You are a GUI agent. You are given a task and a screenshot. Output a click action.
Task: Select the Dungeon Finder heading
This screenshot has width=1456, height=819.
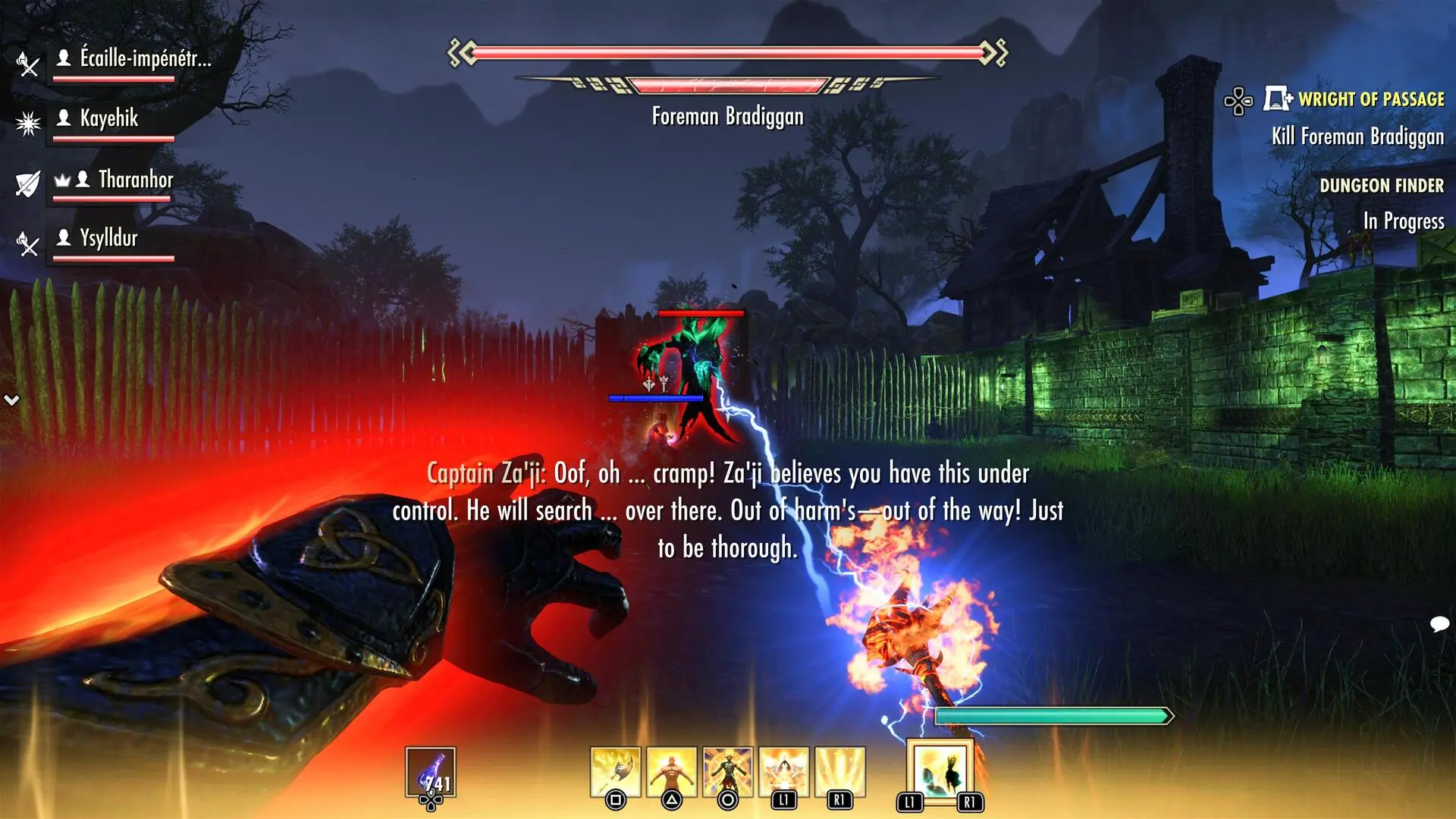[1382, 184]
